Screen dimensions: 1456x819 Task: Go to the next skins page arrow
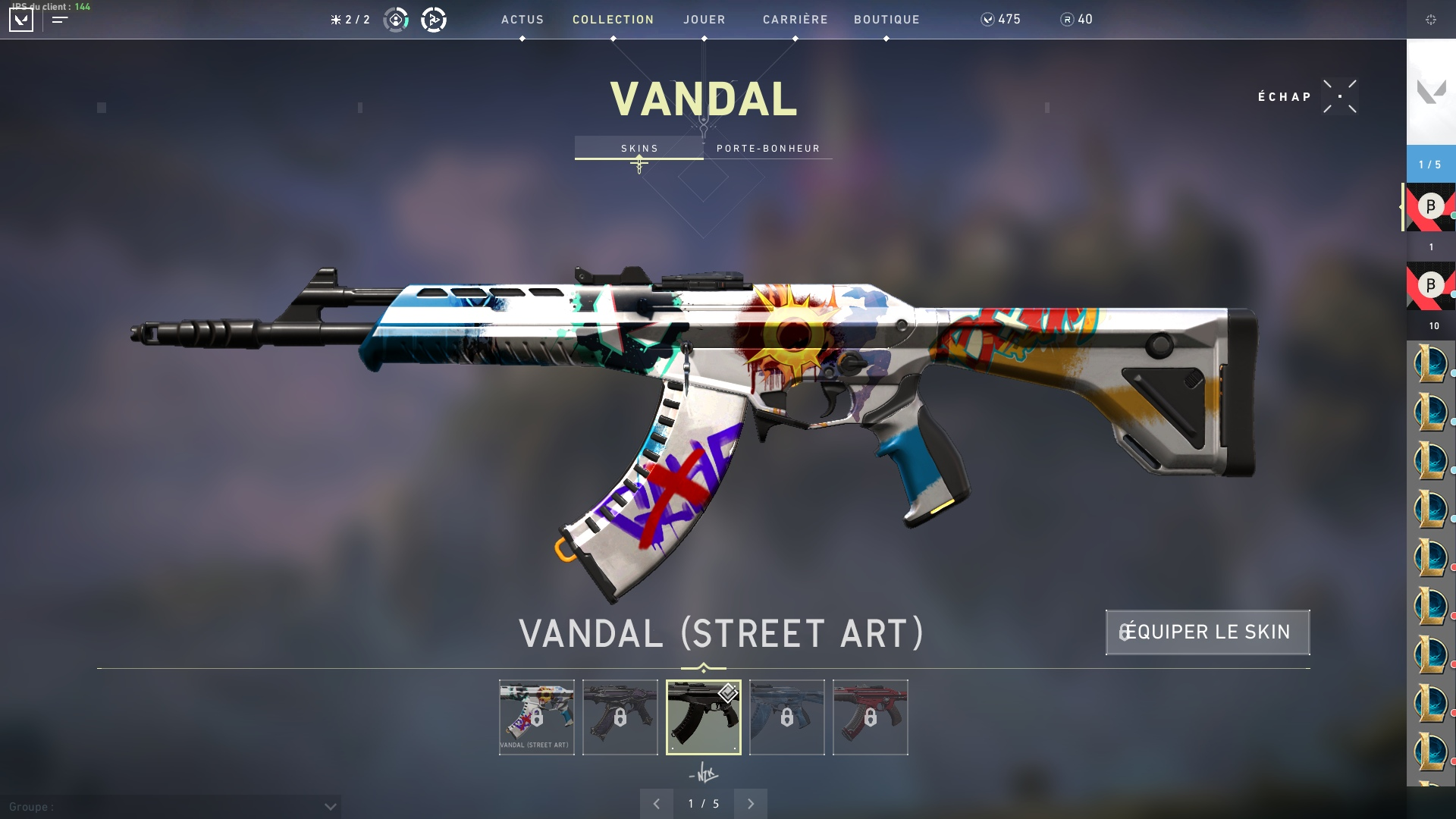click(751, 804)
